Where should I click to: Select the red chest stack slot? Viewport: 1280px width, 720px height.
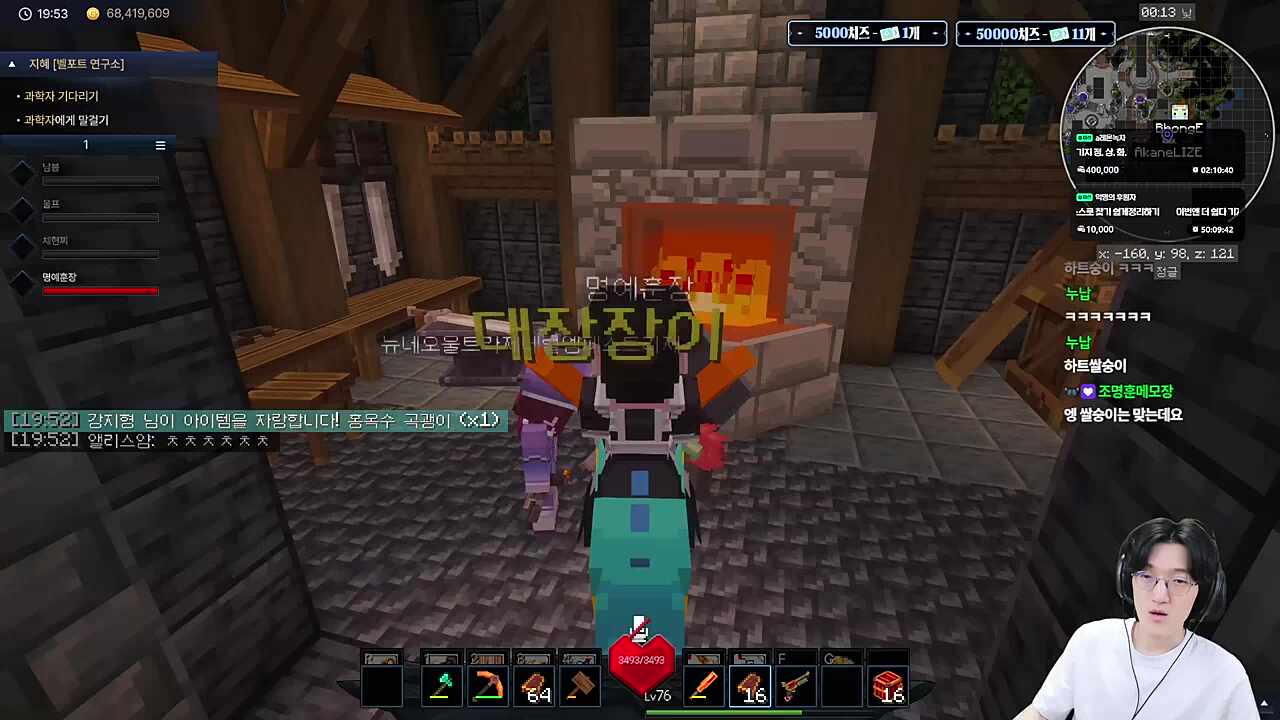[887, 687]
